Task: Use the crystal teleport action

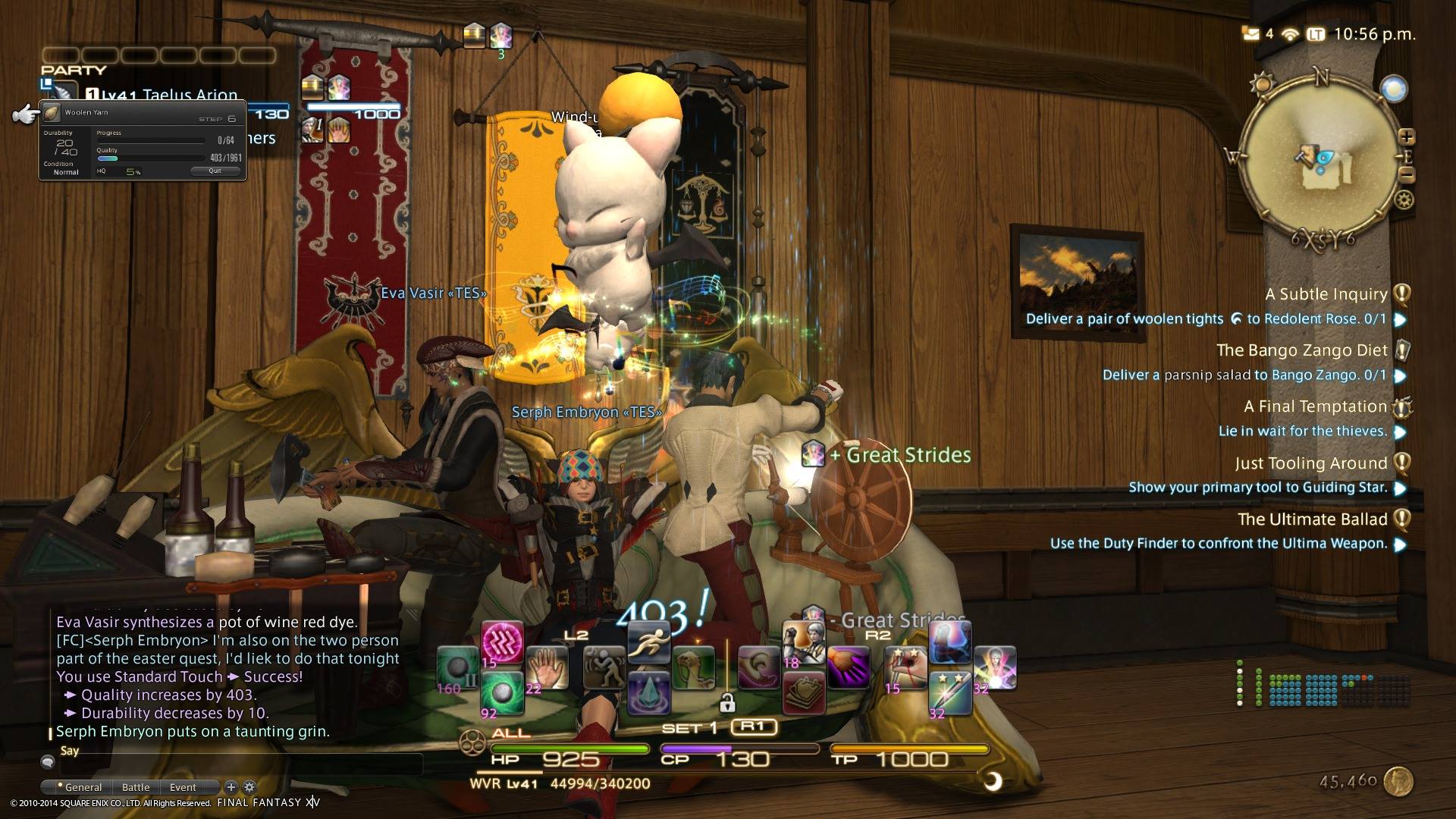Action: point(648,692)
